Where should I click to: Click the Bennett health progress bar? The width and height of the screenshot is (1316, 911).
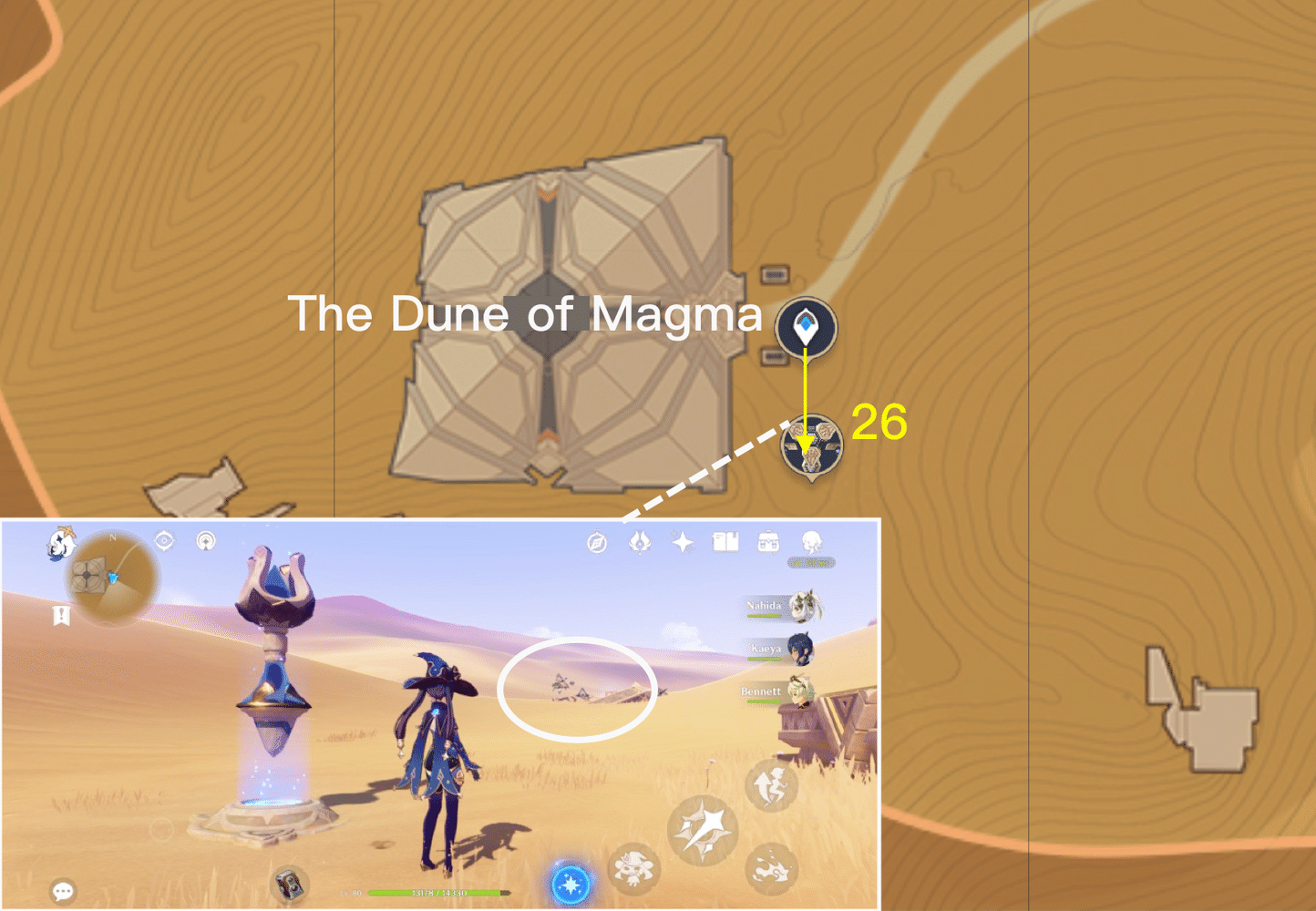[x=764, y=701]
